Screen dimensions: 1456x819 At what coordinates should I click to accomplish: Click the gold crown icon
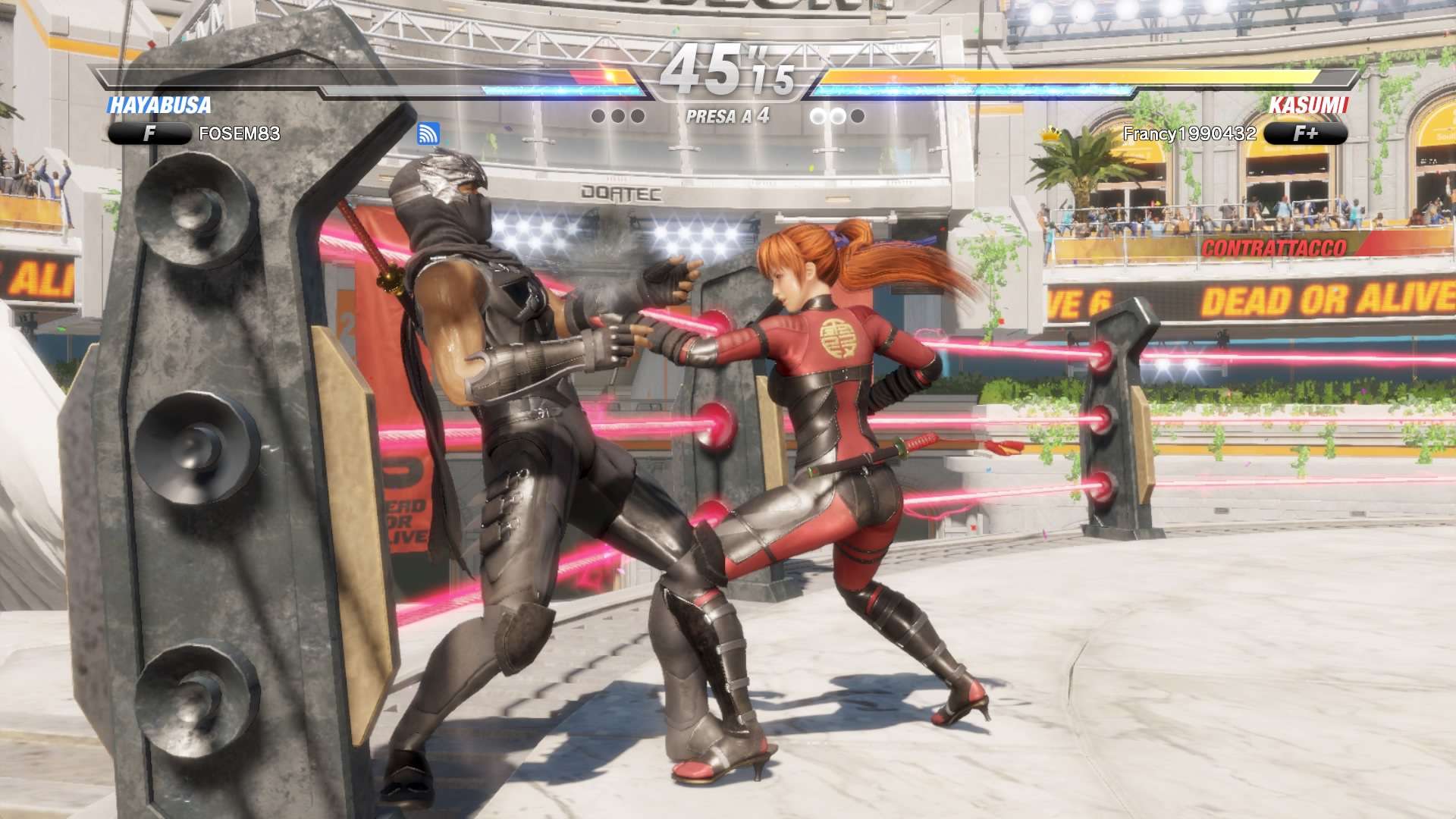coord(1051,134)
